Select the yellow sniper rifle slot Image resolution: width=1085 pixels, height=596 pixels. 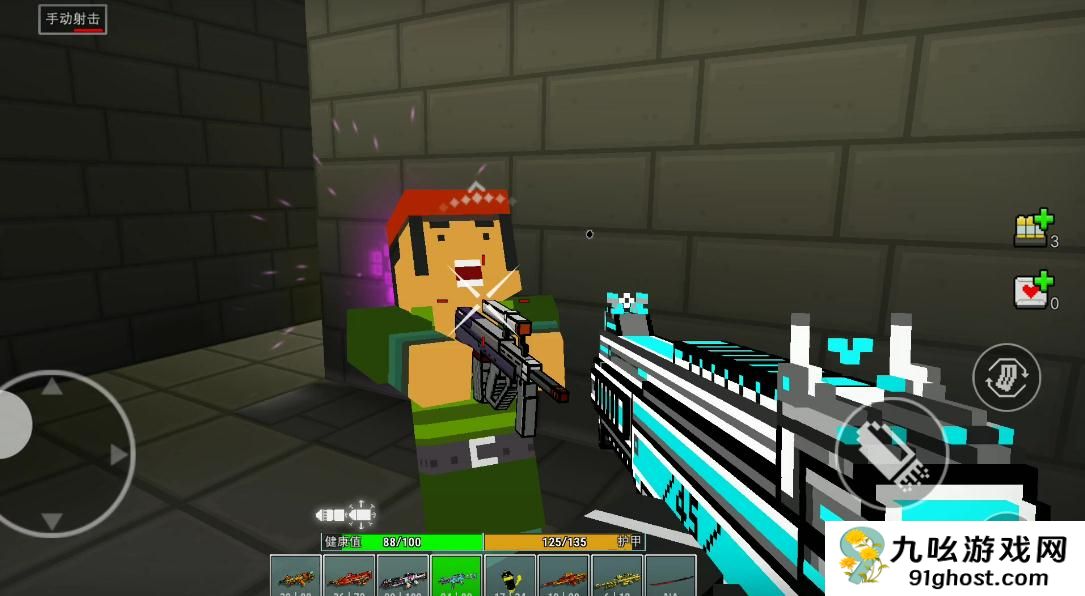click(x=618, y=576)
